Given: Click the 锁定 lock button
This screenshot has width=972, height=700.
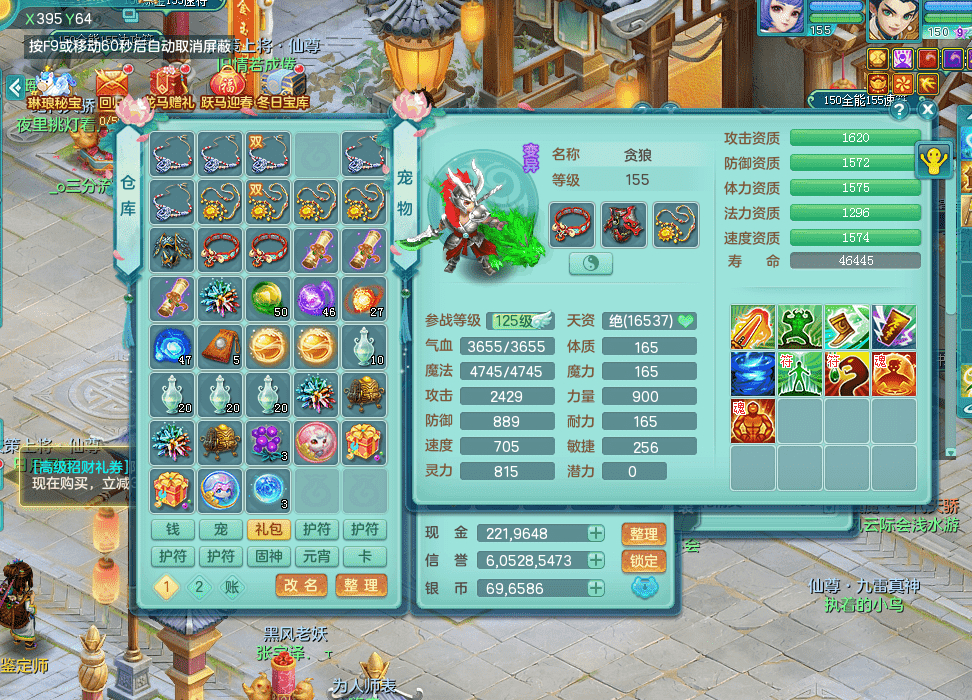Looking at the screenshot, I should pyautogui.click(x=644, y=561).
